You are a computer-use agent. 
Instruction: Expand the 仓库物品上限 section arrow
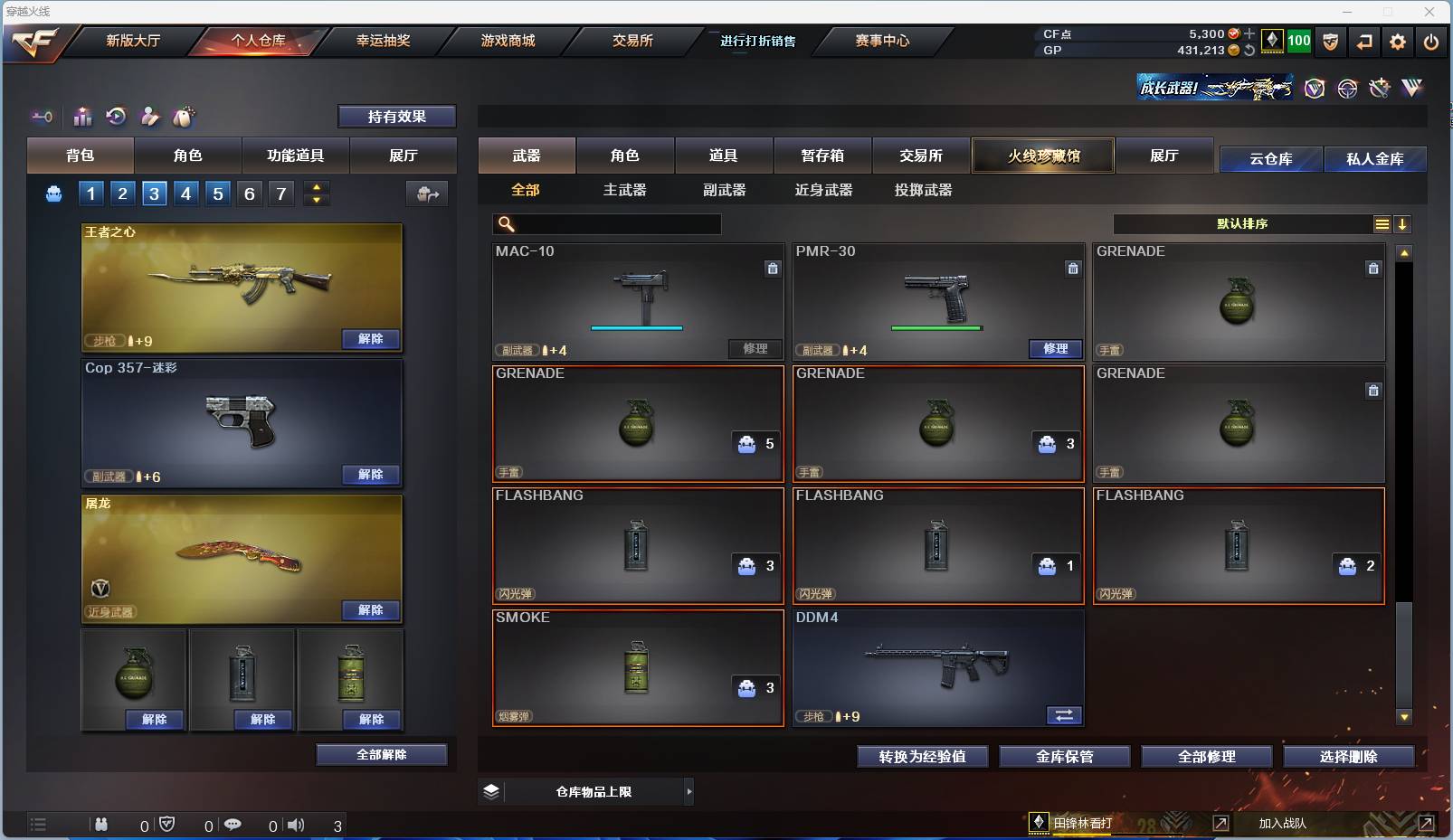coord(688,791)
